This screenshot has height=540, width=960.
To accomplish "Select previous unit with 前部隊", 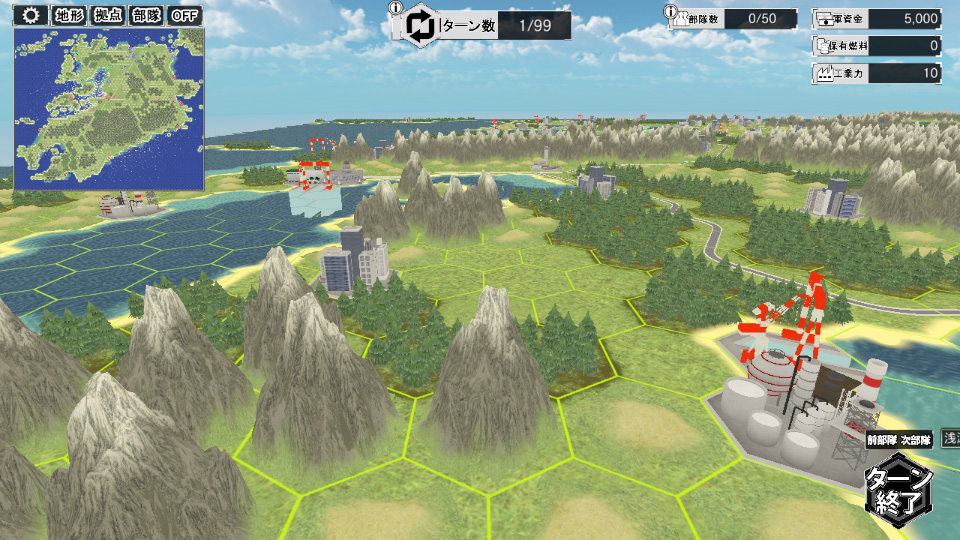I will [x=884, y=440].
